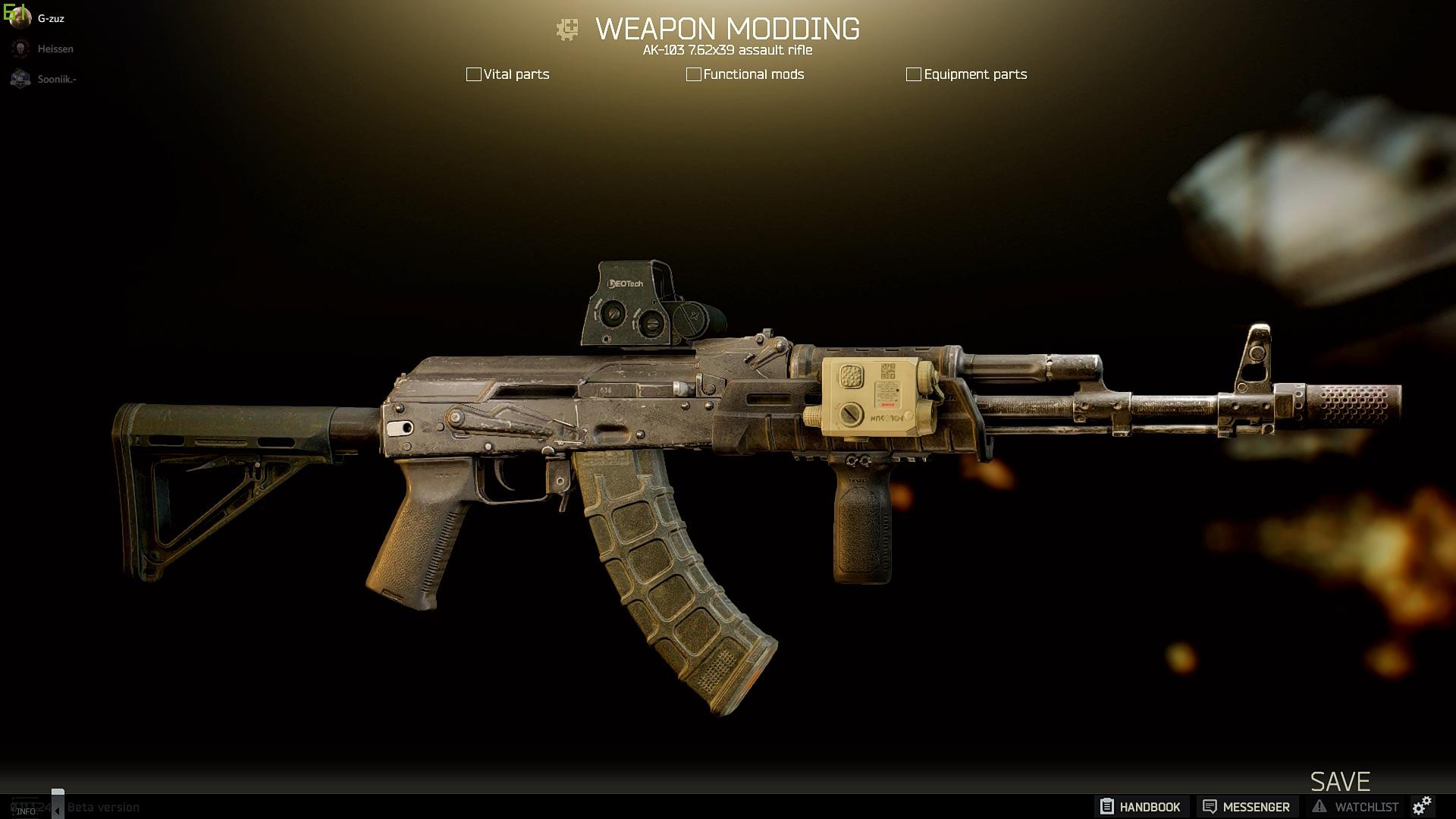Open the Messenger

click(1246, 807)
